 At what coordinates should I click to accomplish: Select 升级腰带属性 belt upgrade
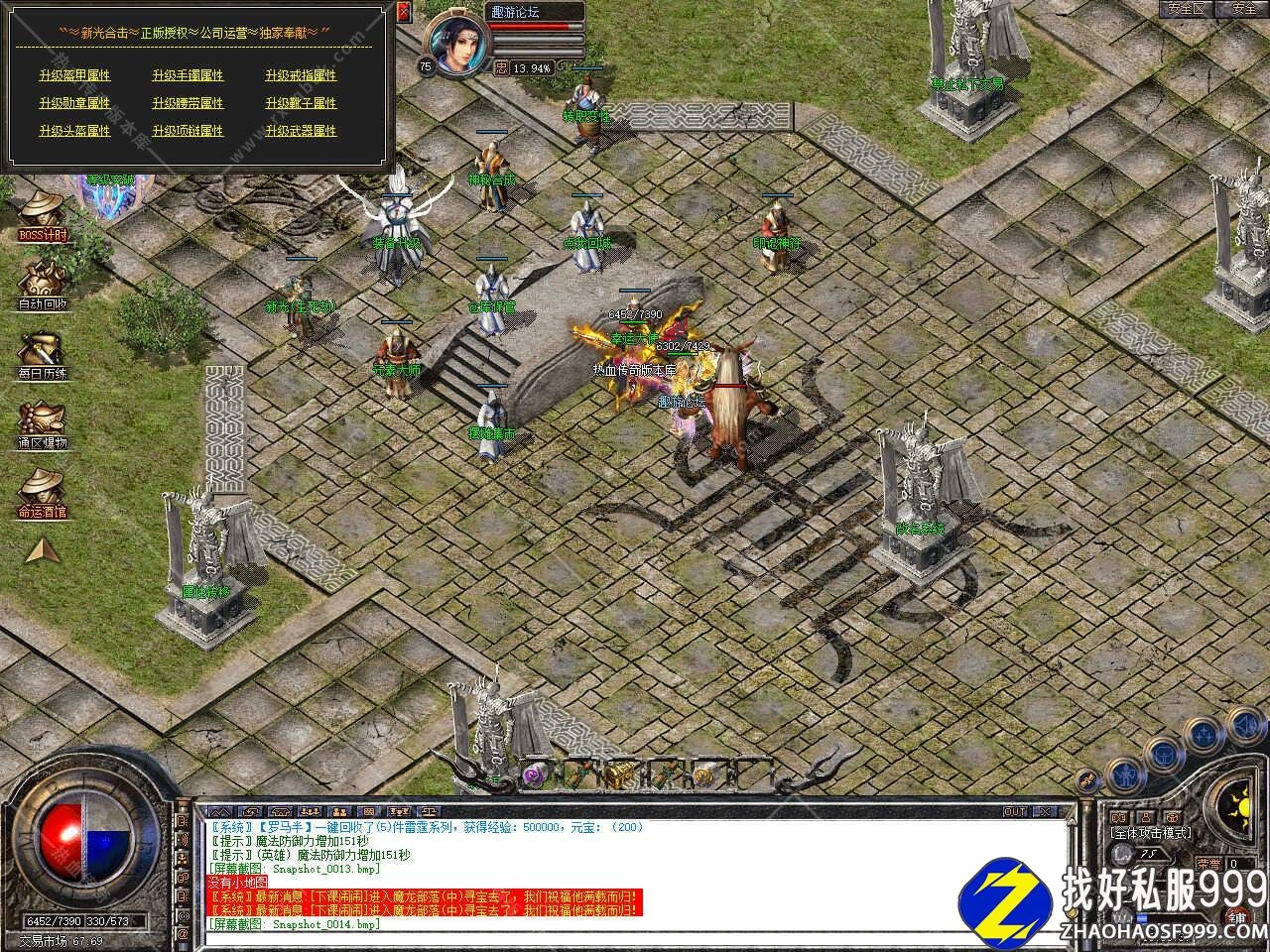click(x=188, y=103)
